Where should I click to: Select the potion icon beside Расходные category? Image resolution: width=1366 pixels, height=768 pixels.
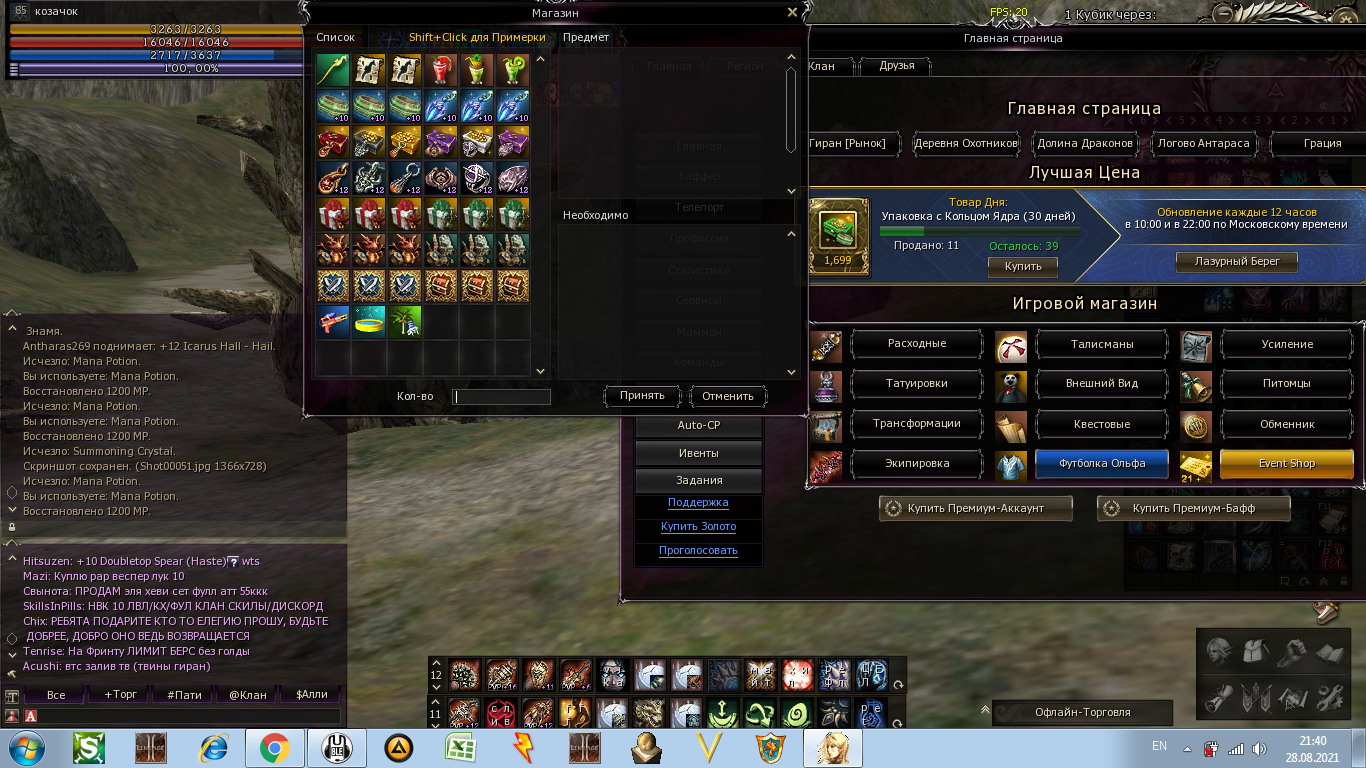[x=825, y=344]
